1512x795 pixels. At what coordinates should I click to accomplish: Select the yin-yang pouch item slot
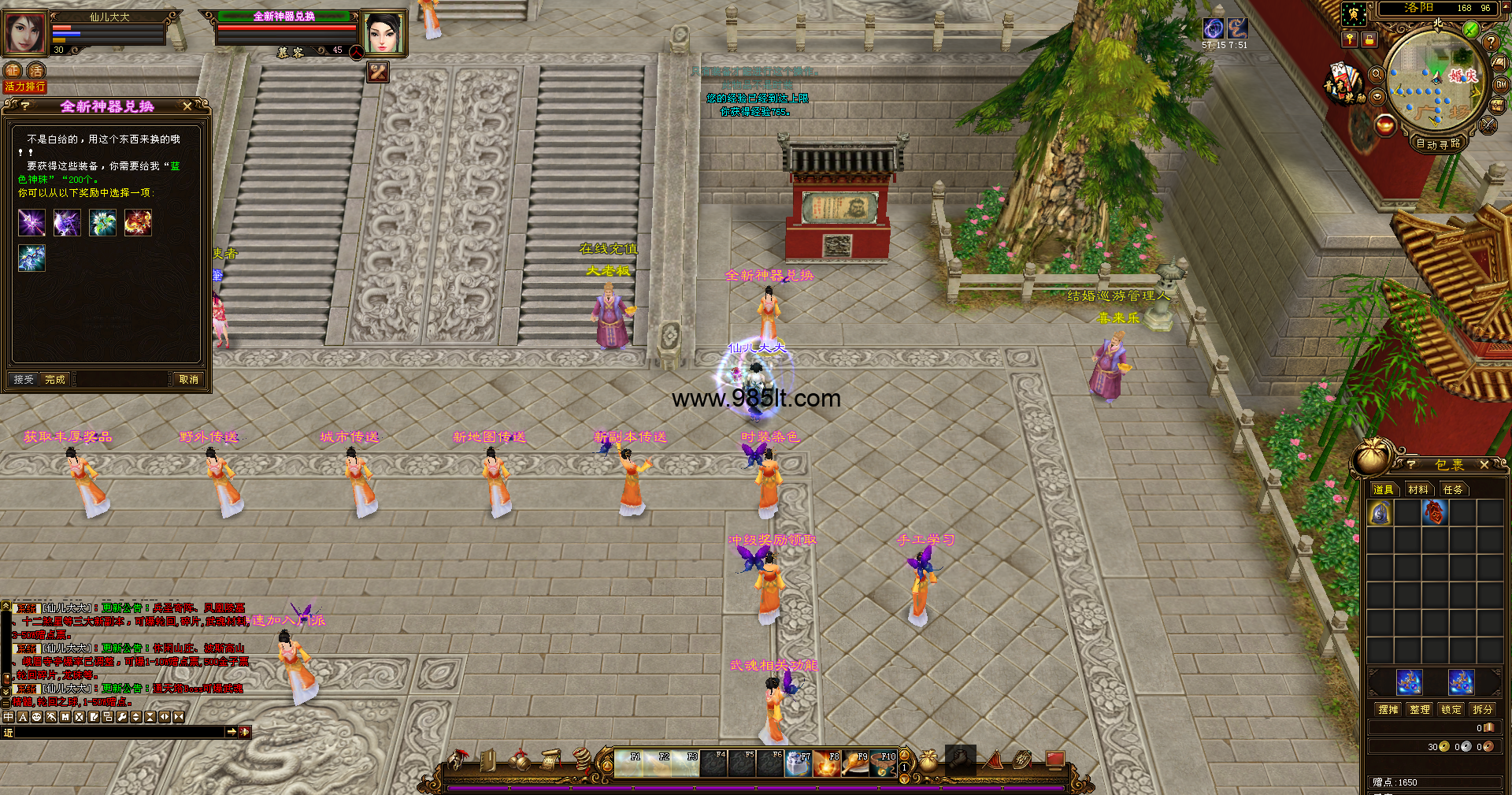pyautogui.click(x=1380, y=513)
